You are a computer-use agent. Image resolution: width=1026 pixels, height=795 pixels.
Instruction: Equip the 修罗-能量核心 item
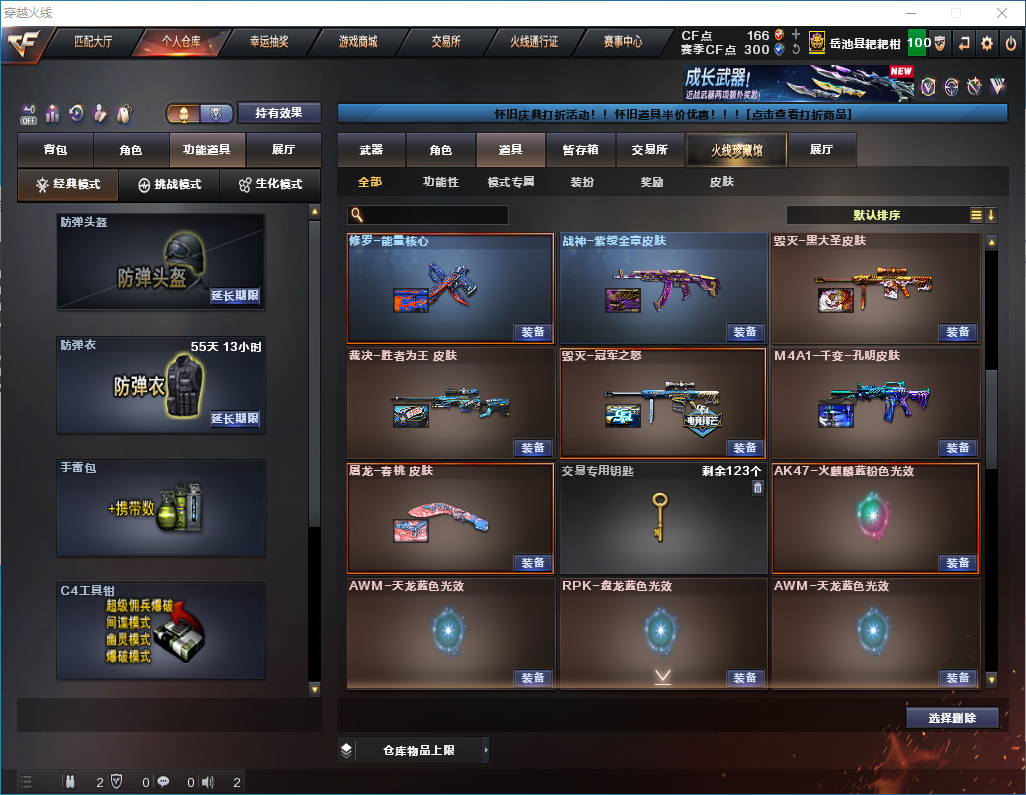click(533, 332)
